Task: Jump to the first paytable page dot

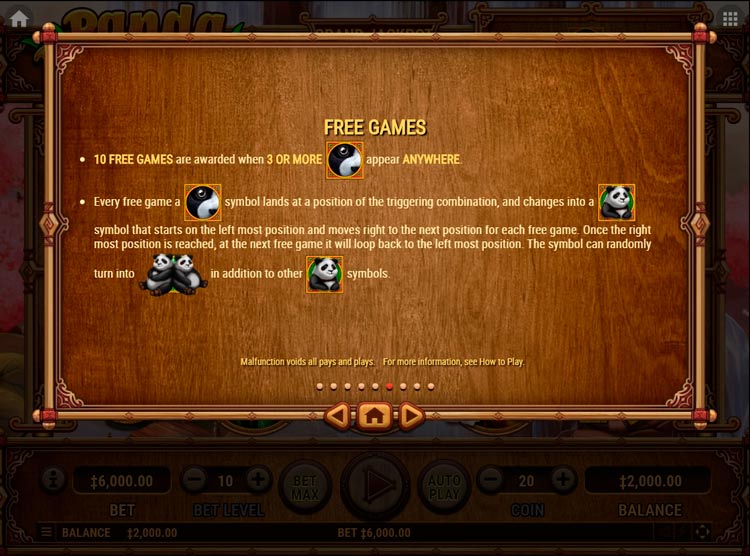Action: point(319,386)
